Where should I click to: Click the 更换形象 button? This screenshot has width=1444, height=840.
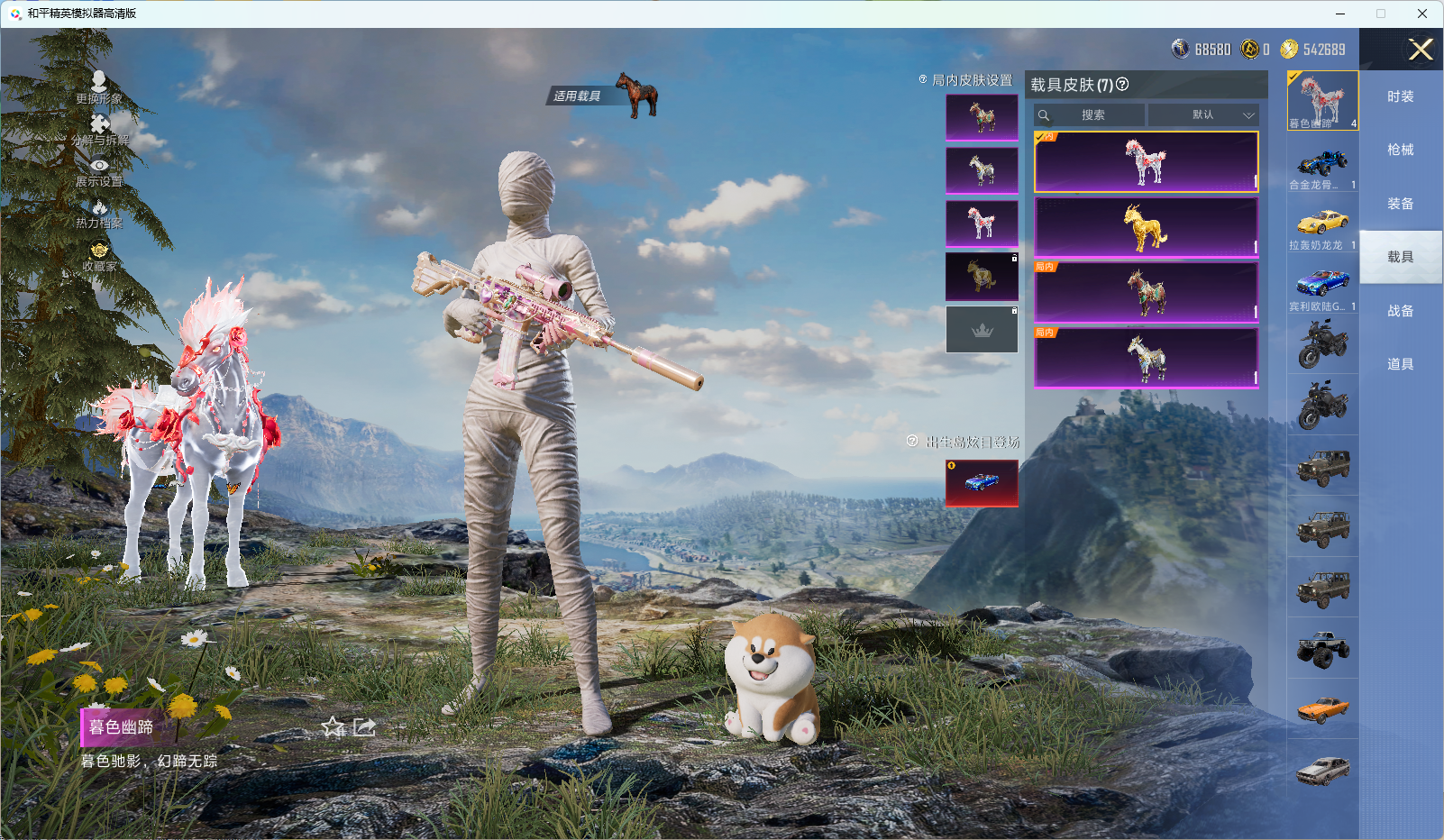[x=99, y=87]
